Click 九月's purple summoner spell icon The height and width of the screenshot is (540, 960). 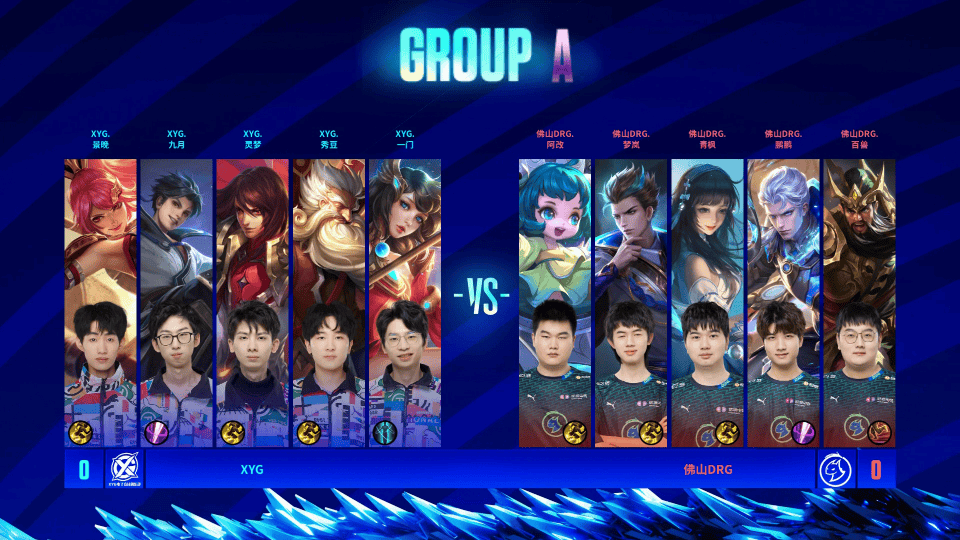(x=157, y=432)
